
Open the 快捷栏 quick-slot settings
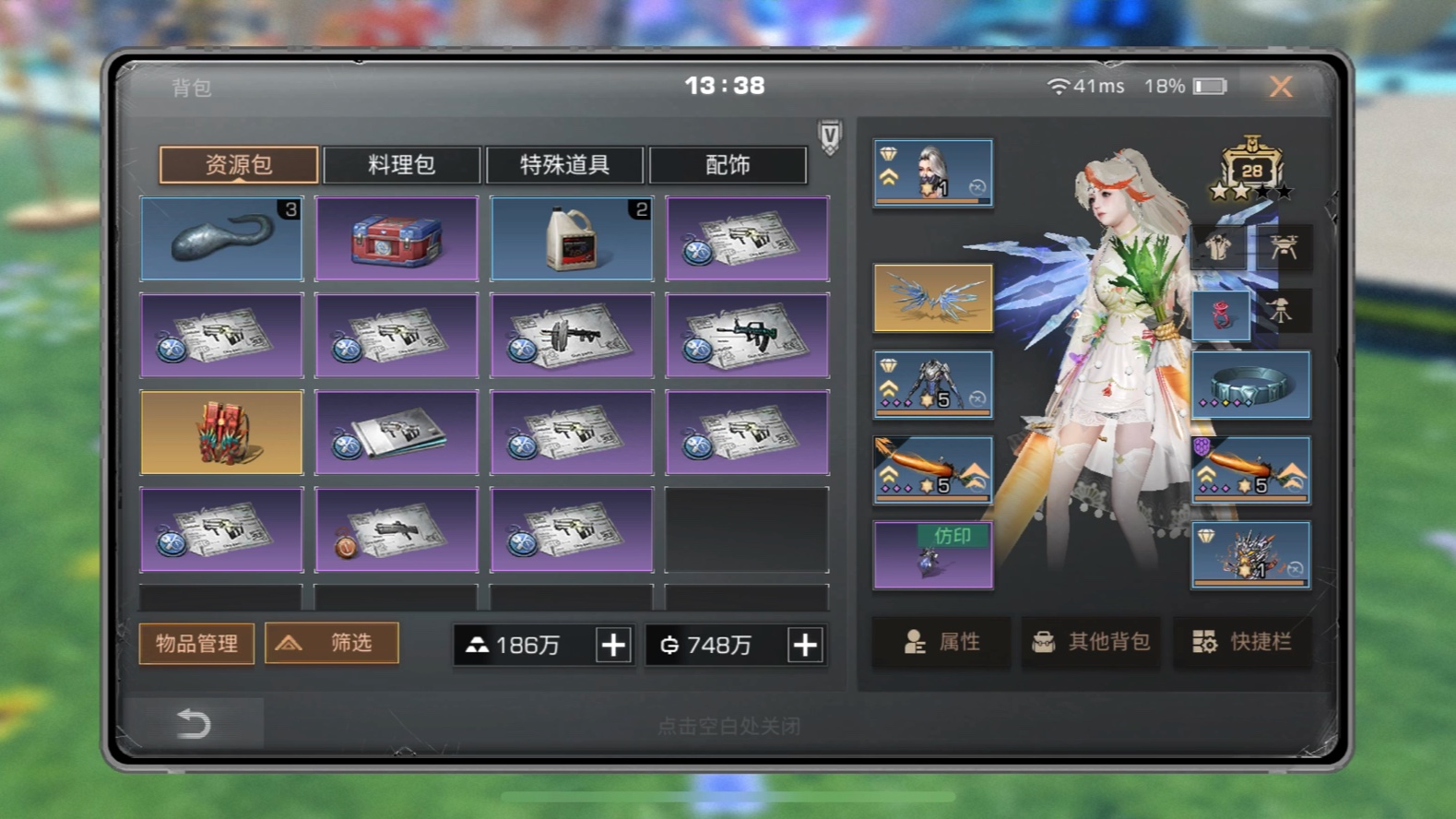click(x=1242, y=642)
